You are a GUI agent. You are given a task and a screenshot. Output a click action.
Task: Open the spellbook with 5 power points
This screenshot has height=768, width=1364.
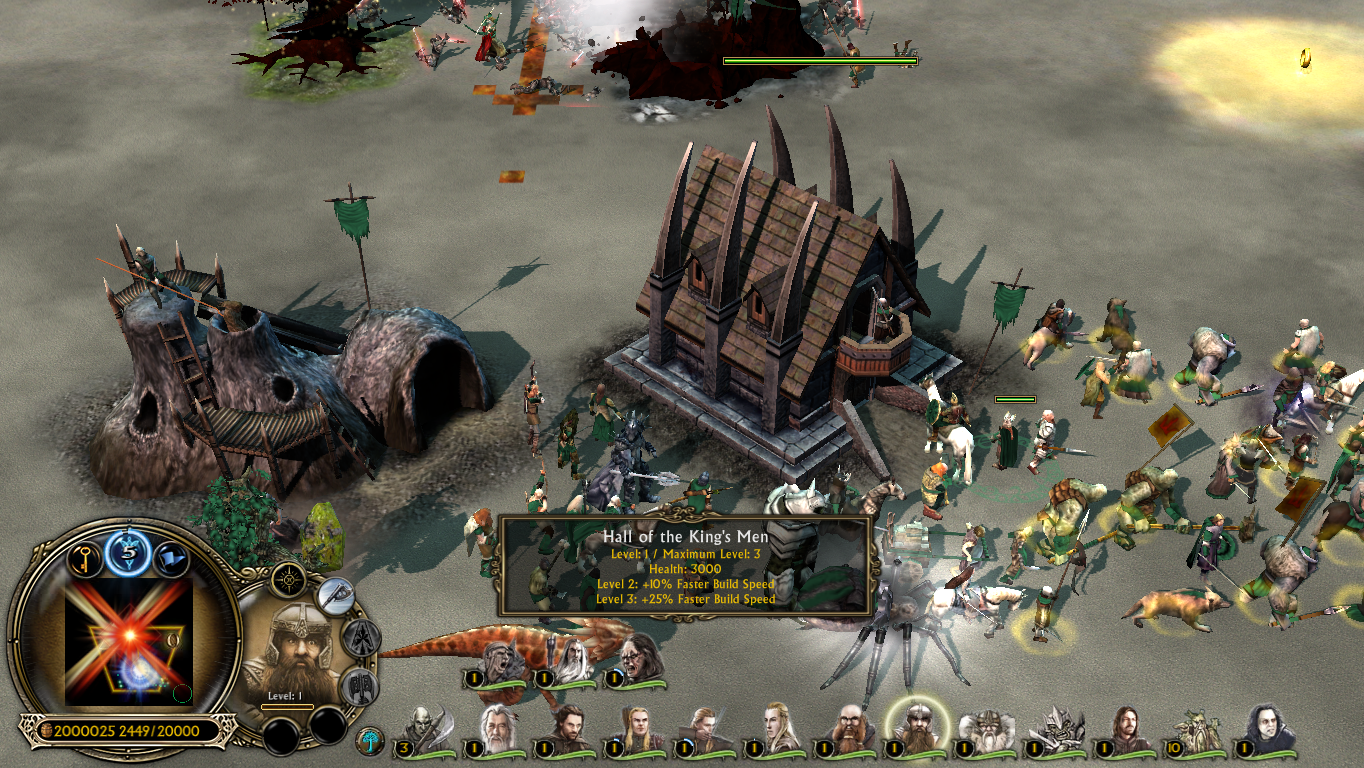(129, 551)
